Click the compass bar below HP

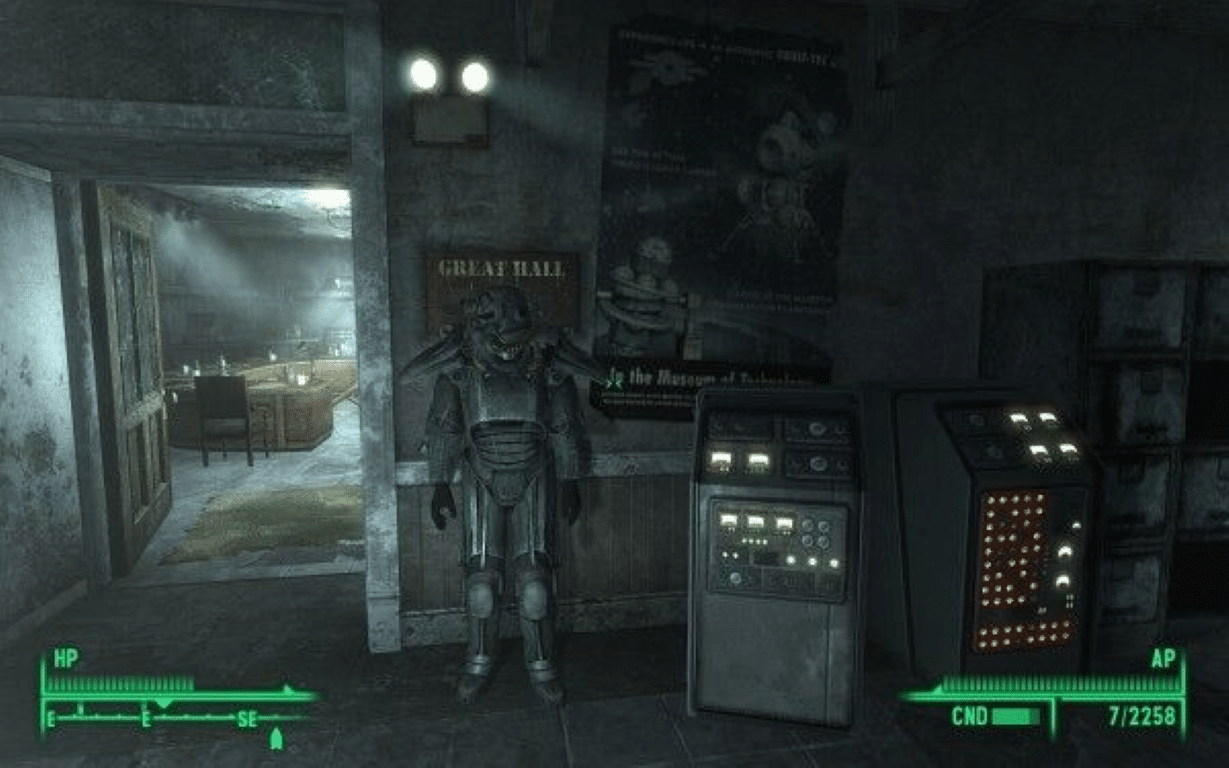pos(174,717)
